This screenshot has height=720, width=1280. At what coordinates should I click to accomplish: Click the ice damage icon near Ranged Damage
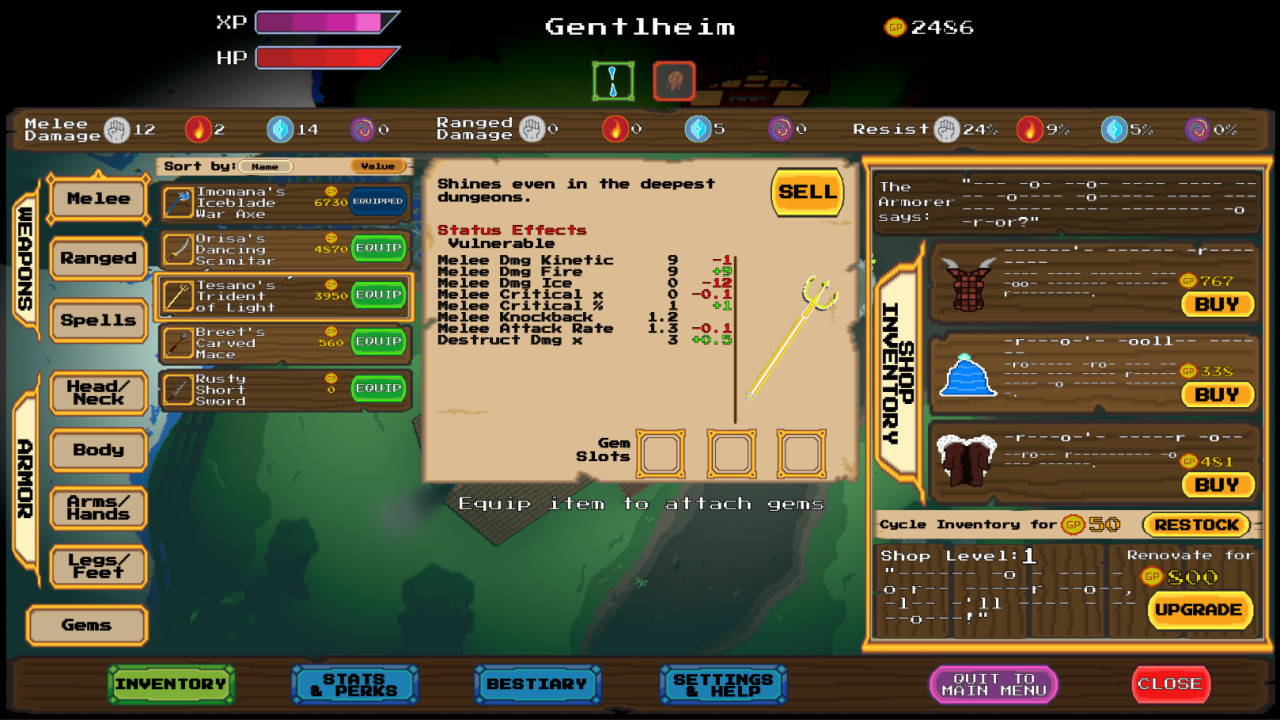pyautogui.click(x=698, y=129)
